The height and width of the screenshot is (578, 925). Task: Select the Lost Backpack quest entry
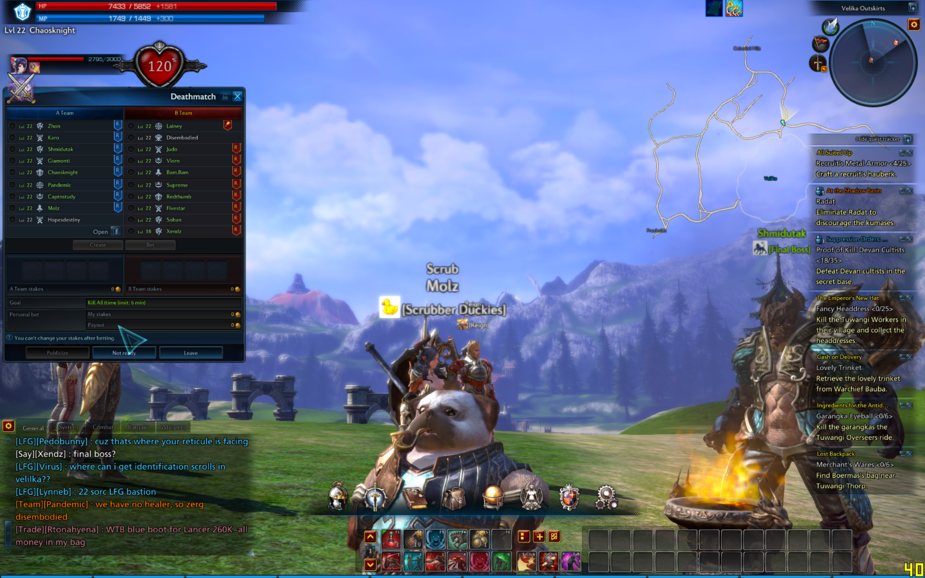click(835, 454)
